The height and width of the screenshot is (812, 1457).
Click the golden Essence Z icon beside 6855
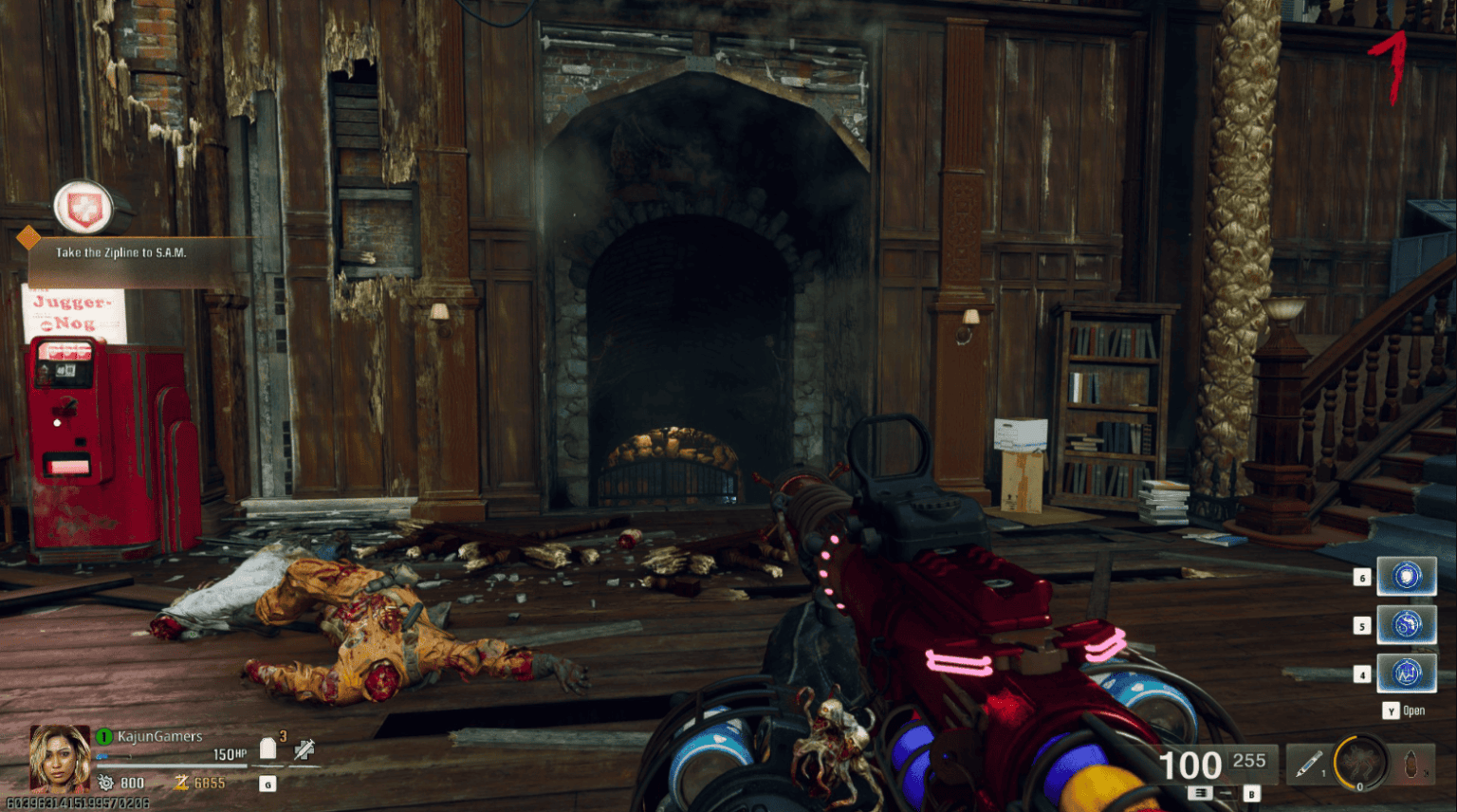pos(182,782)
